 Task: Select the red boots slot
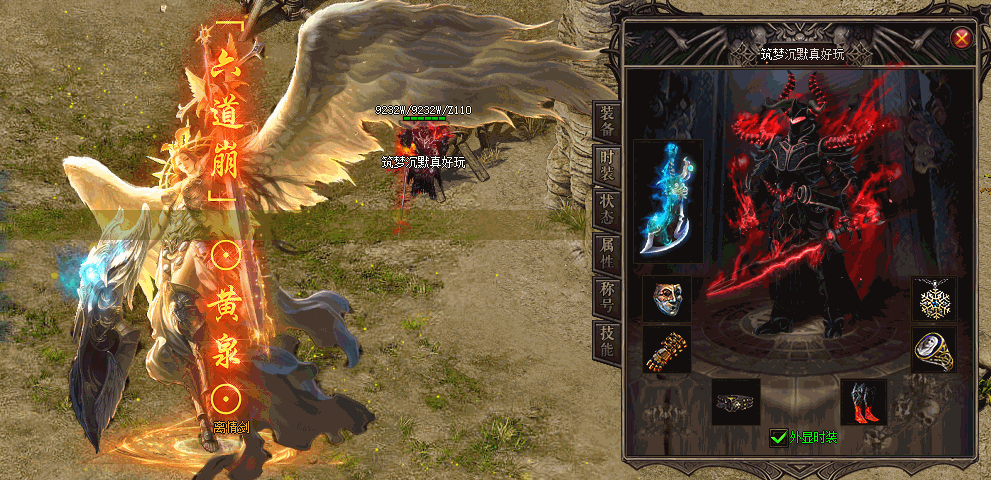(864, 401)
